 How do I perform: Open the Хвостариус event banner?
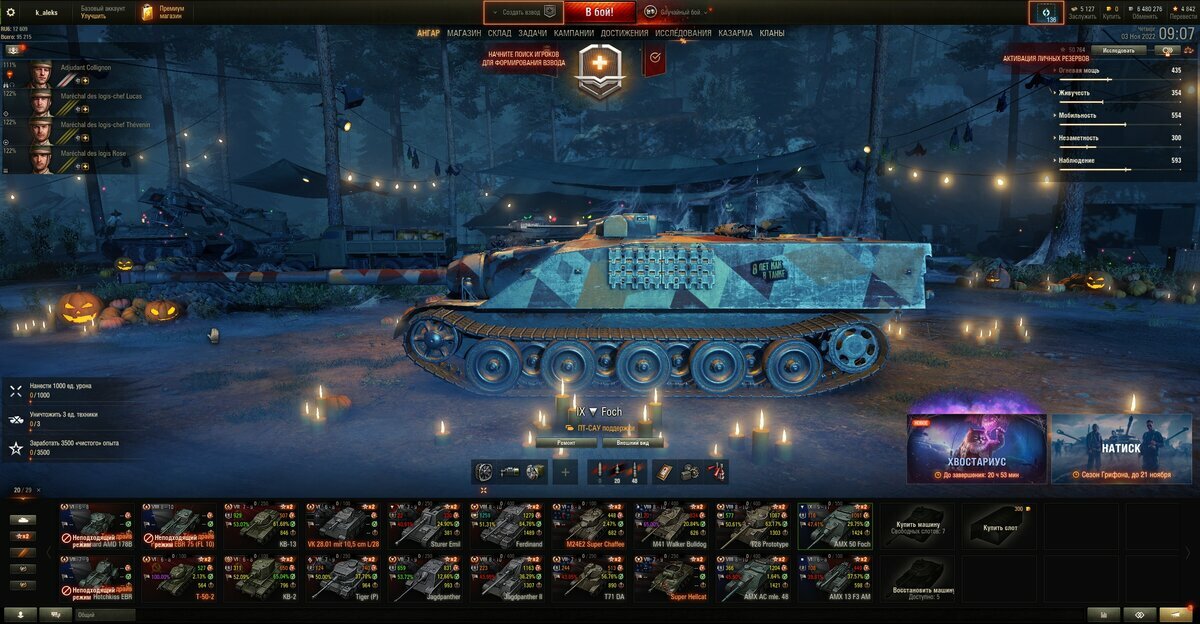[976, 449]
